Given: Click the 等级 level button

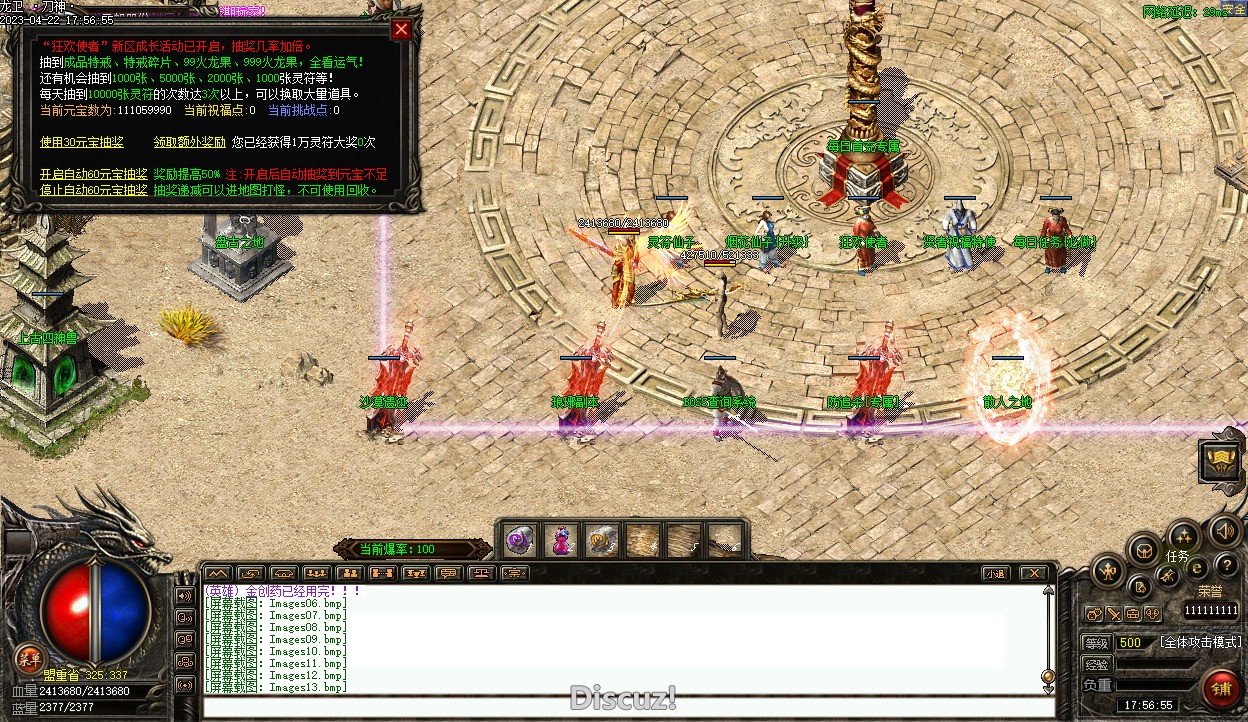Looking at the screenshot, I should coord(1097,643).
